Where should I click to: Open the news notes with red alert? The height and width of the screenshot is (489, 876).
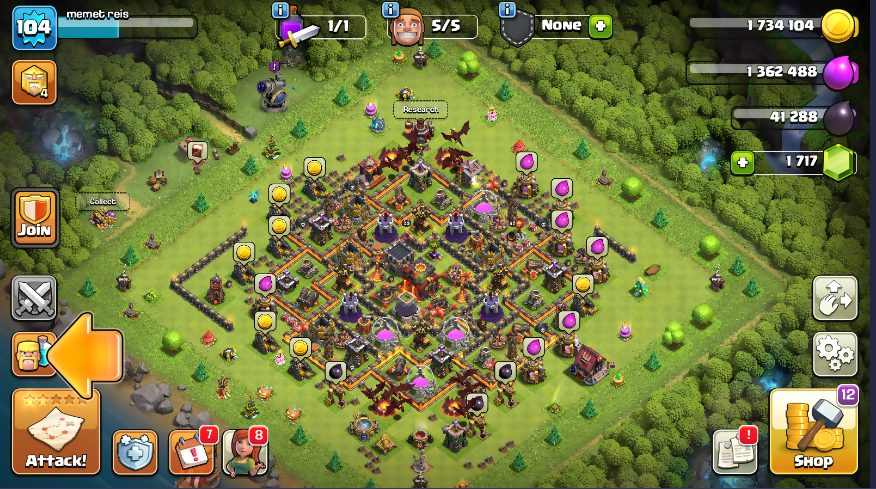point(734,452)
